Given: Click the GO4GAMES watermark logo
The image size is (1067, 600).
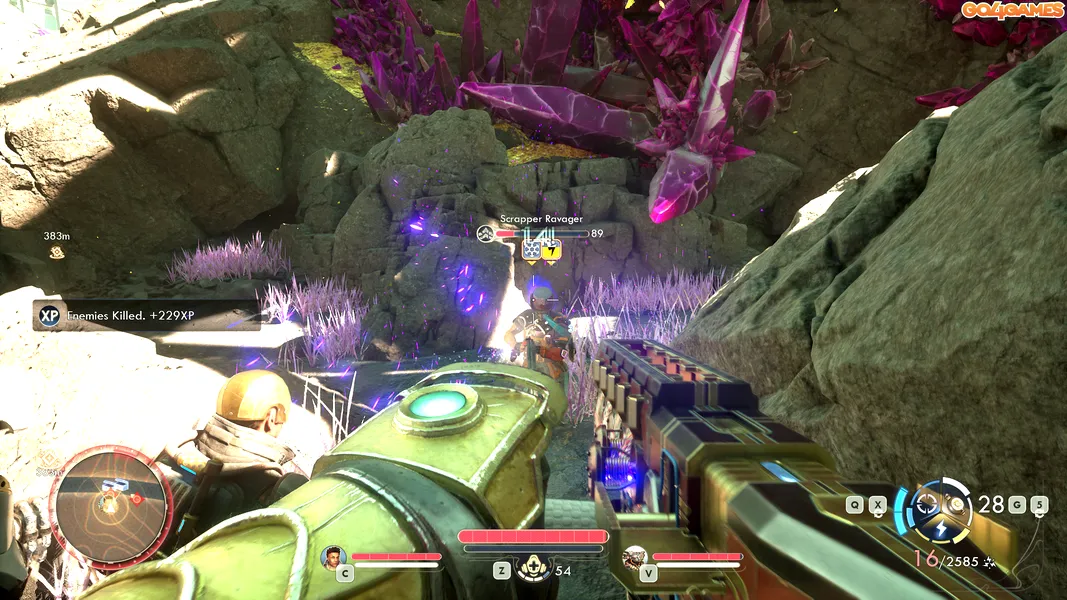Looking at the screenshot, I should point(1011,10).
